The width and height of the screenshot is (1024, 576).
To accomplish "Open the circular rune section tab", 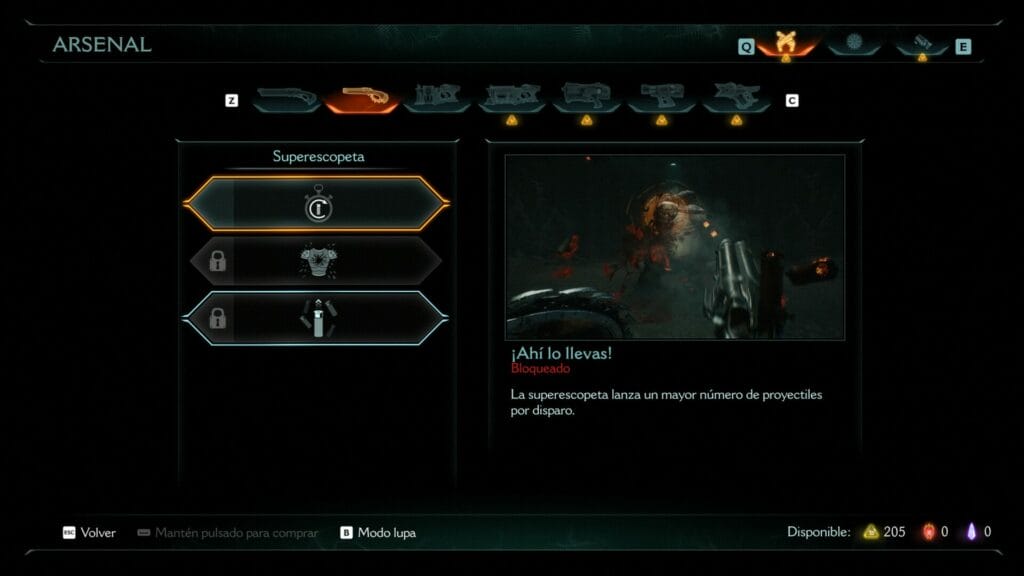I will (853, 44).
